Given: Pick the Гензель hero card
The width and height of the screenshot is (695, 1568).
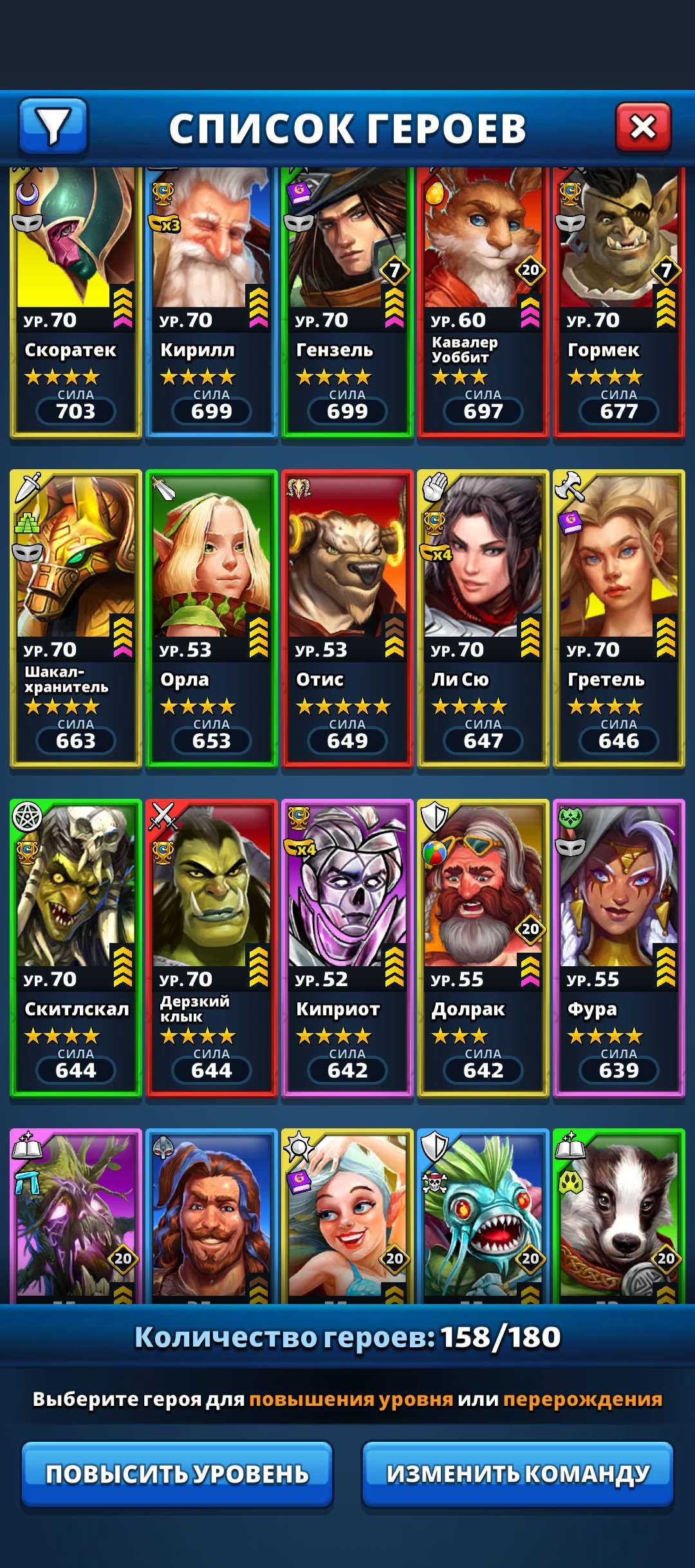Looking at the screenshot, I should [347, 303].
